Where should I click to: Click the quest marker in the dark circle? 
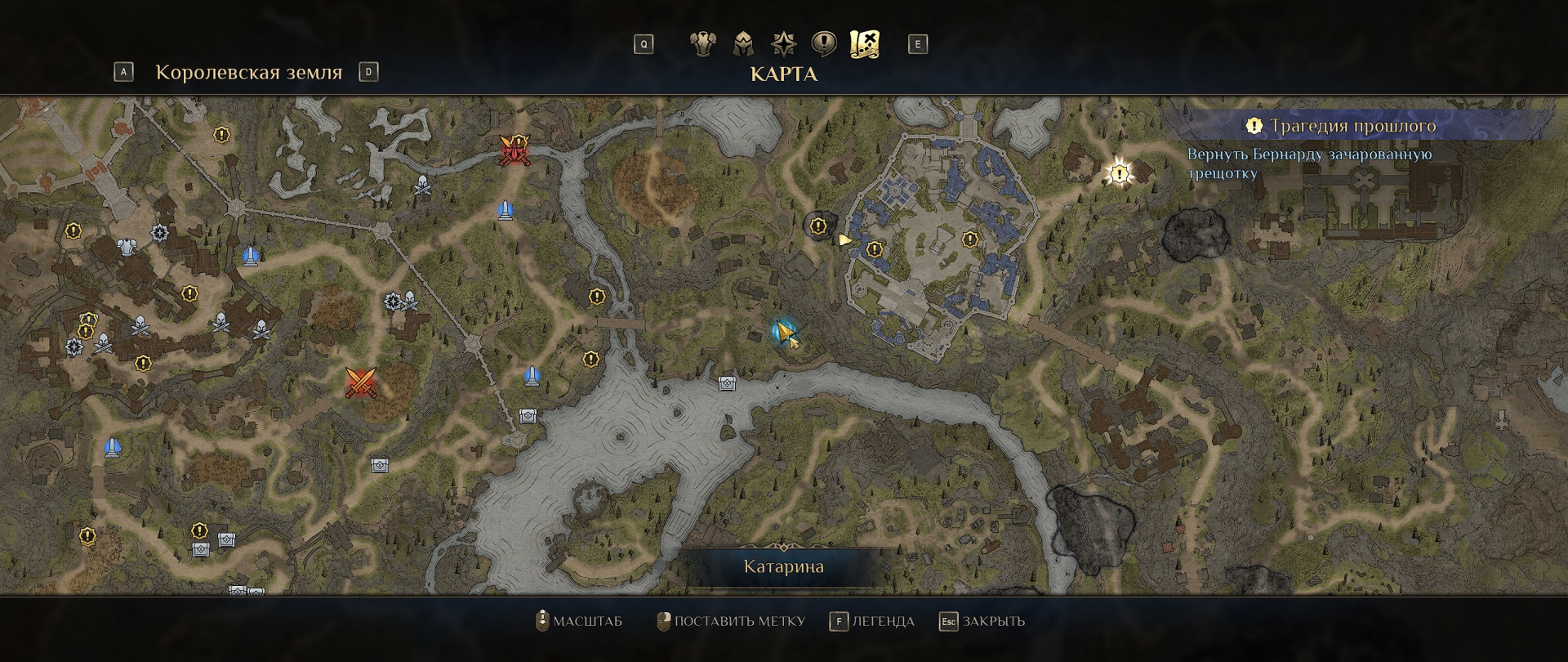coord(818,226)
